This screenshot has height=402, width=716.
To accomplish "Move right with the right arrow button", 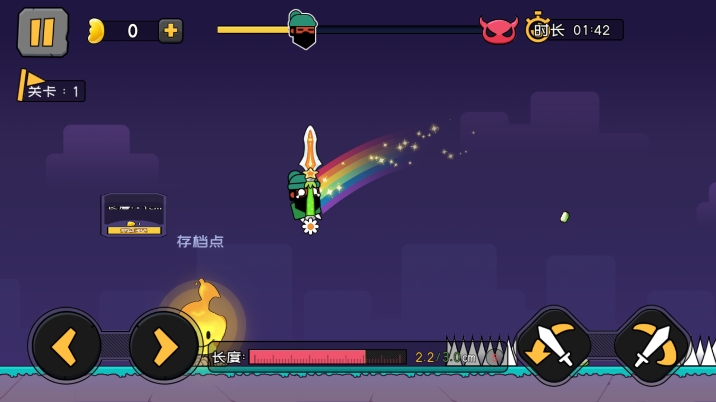I will (164, 346).
